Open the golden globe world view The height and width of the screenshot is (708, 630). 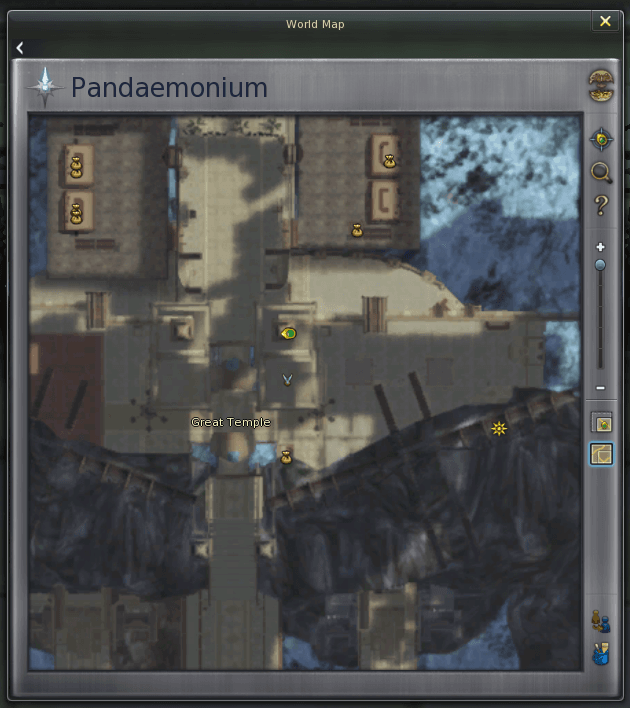[x=601, y=86]
